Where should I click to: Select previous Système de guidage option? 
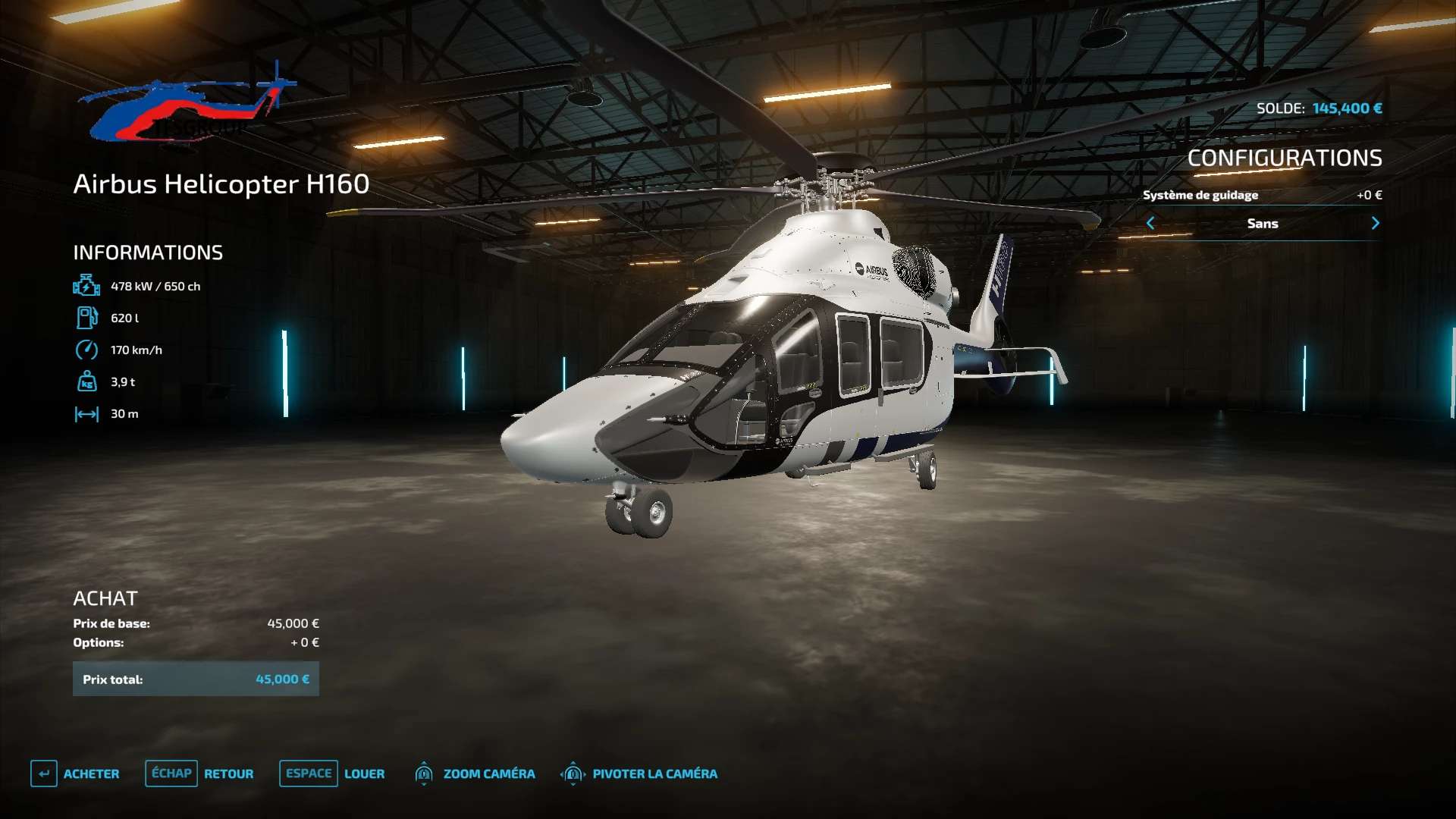[x=1150, y=223]
